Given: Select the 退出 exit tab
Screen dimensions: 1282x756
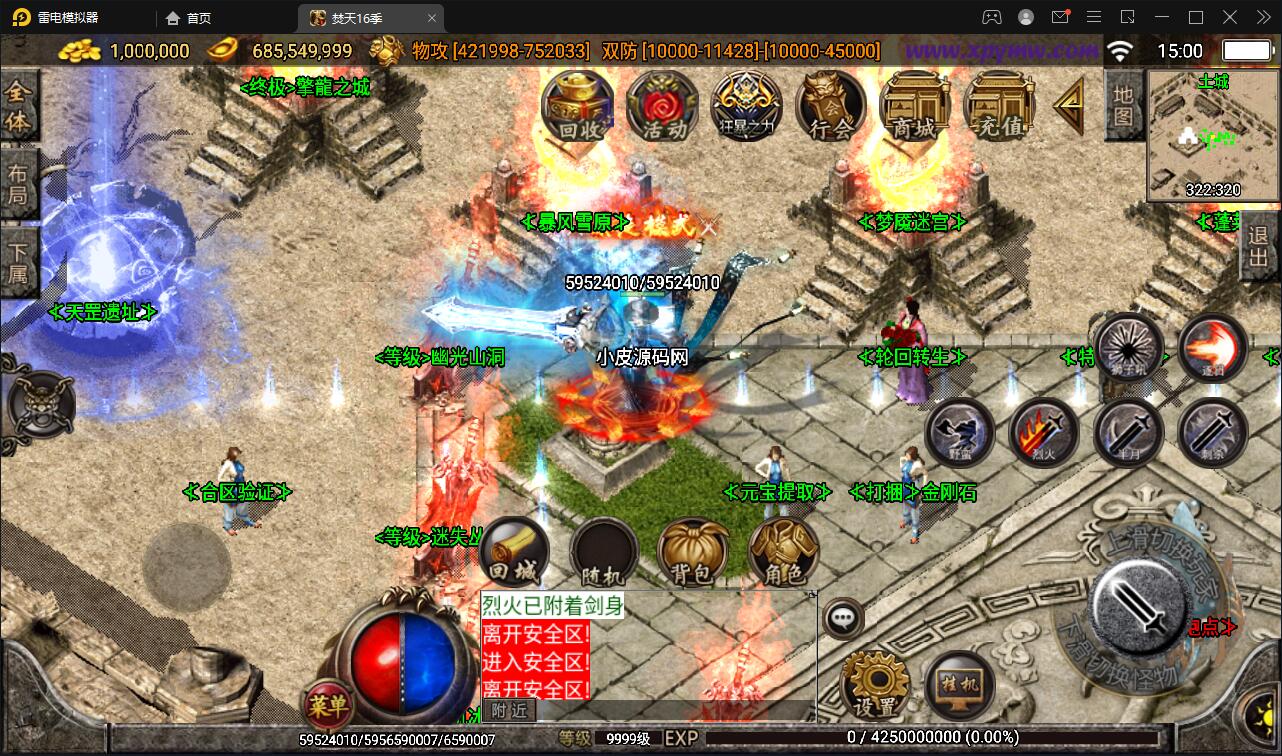Looking at the screenshot, I should (1258, 250).
